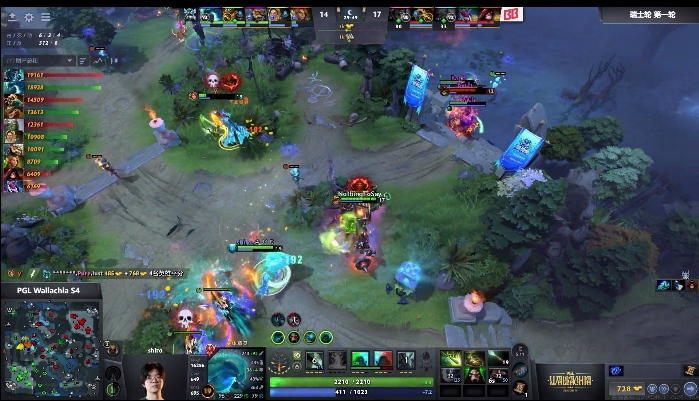Click the upload arrow icon in the top bar
699x401 pixels.
pyautogui.click(x=11, y=17)
